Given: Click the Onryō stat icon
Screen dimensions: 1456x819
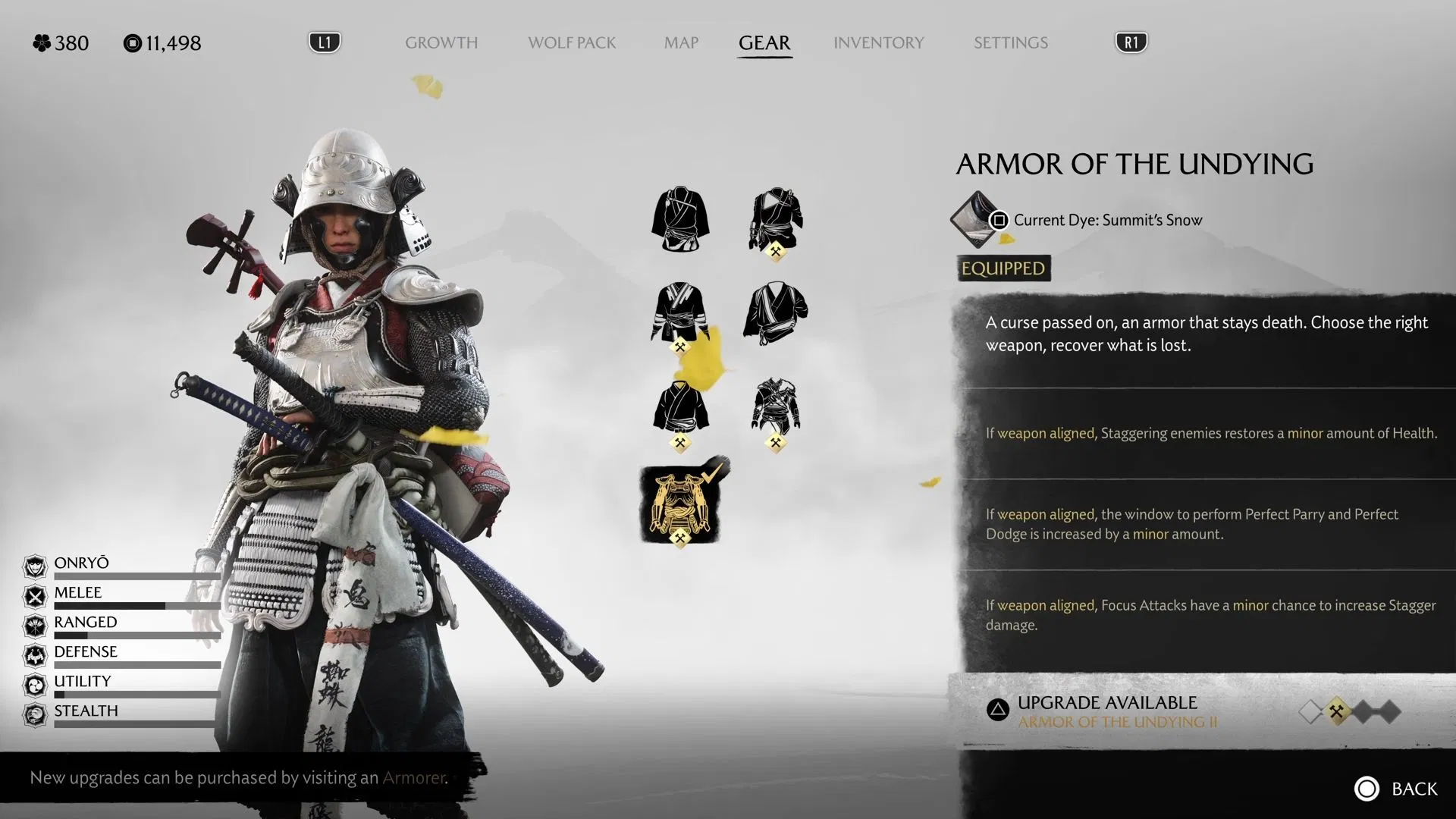Looking at the screenshot, I should tap(35, 563).
